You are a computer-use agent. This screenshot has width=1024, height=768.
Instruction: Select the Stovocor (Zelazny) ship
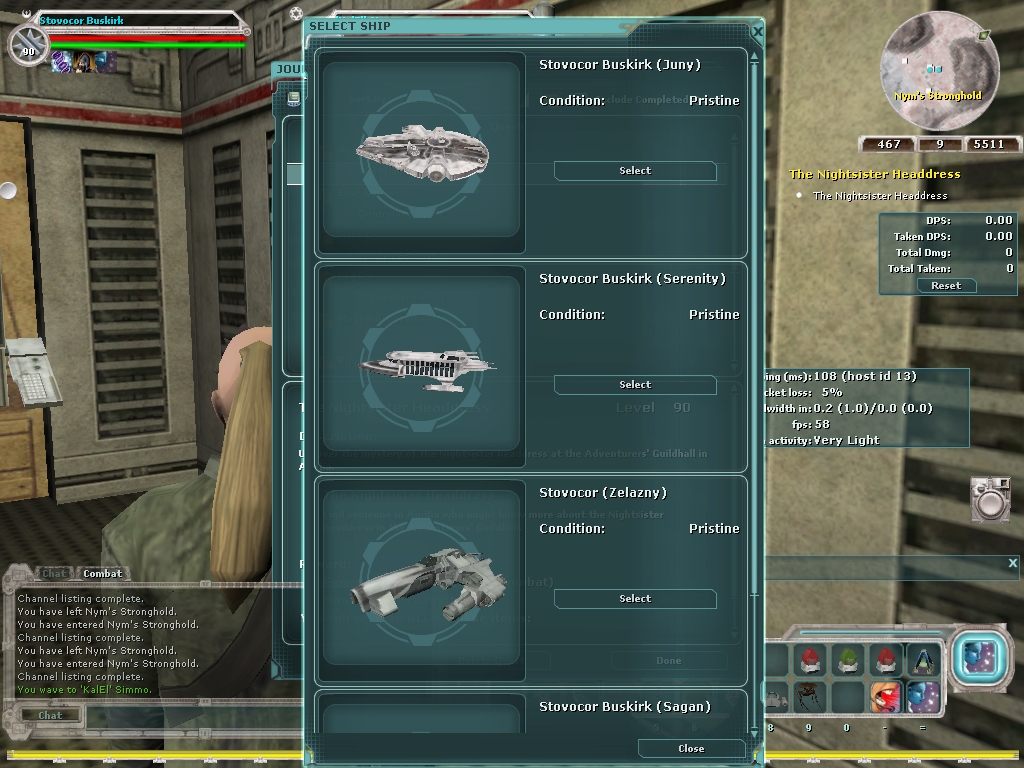pyautogui.click(x=635, y=599)
